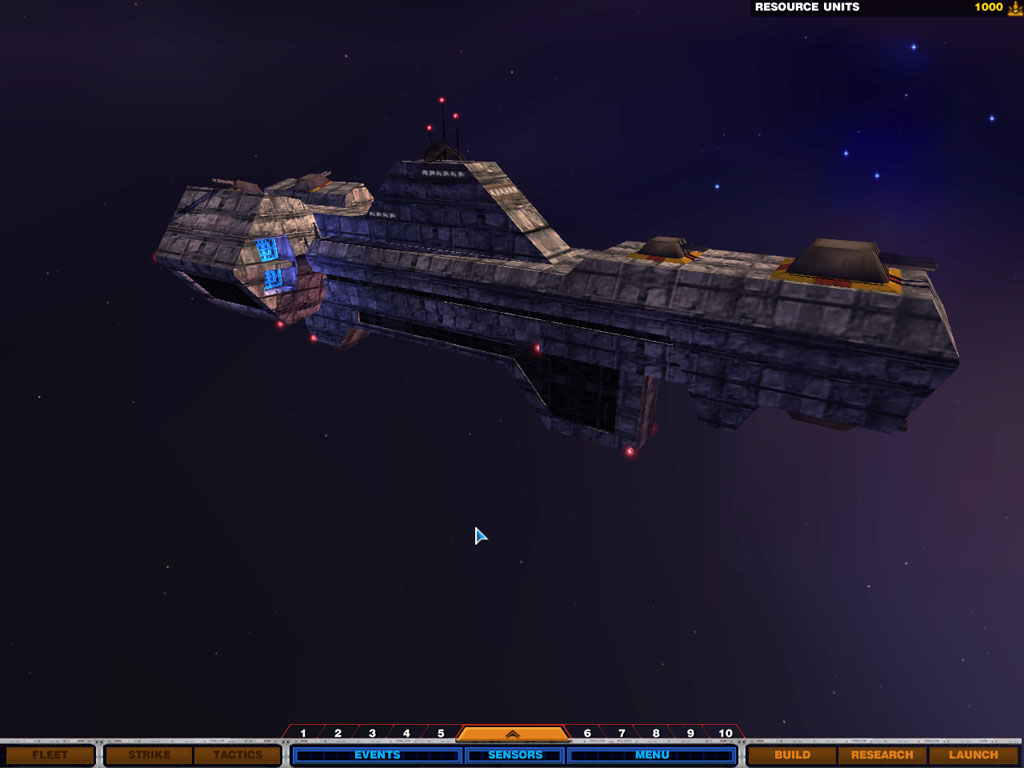The height and width of the screenshot is (768, 1024).
Task: Open the game Menu
Action: coord(652,755)
